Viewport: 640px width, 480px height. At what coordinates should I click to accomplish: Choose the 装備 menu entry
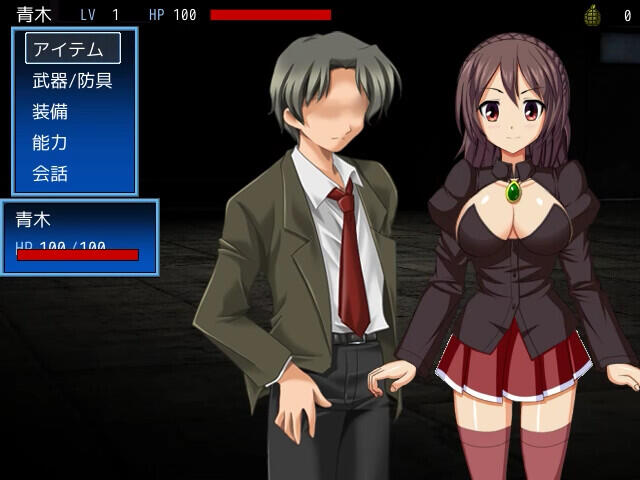pyautogui.click(x=50, y=111)
